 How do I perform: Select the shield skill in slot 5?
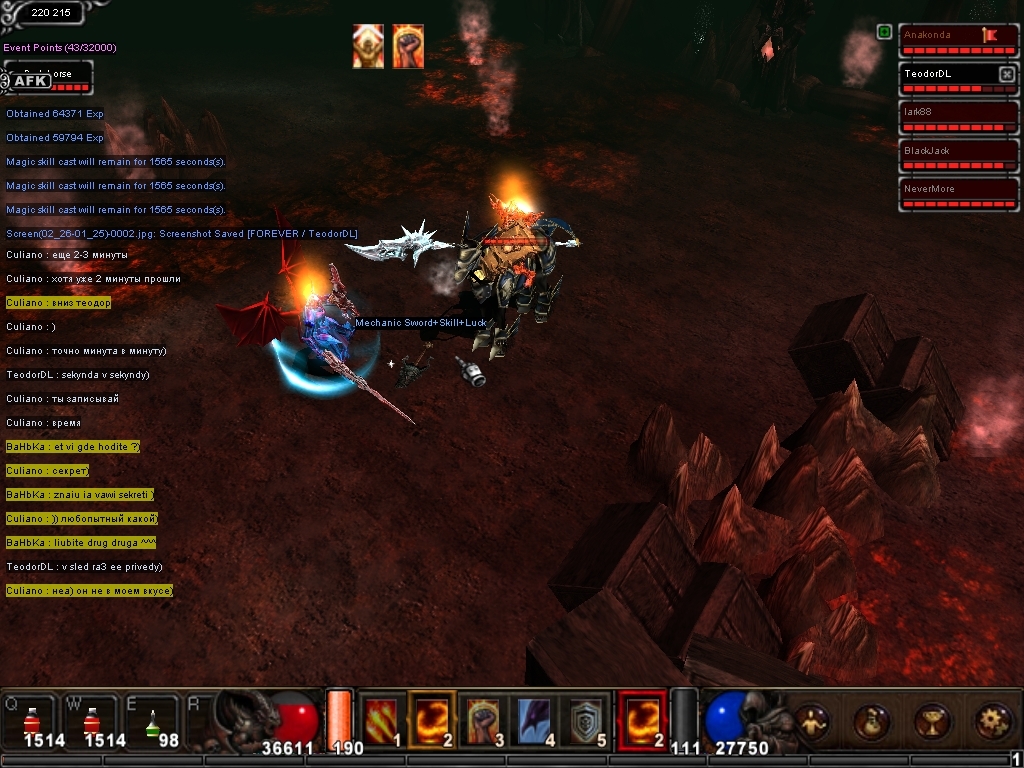583,719
